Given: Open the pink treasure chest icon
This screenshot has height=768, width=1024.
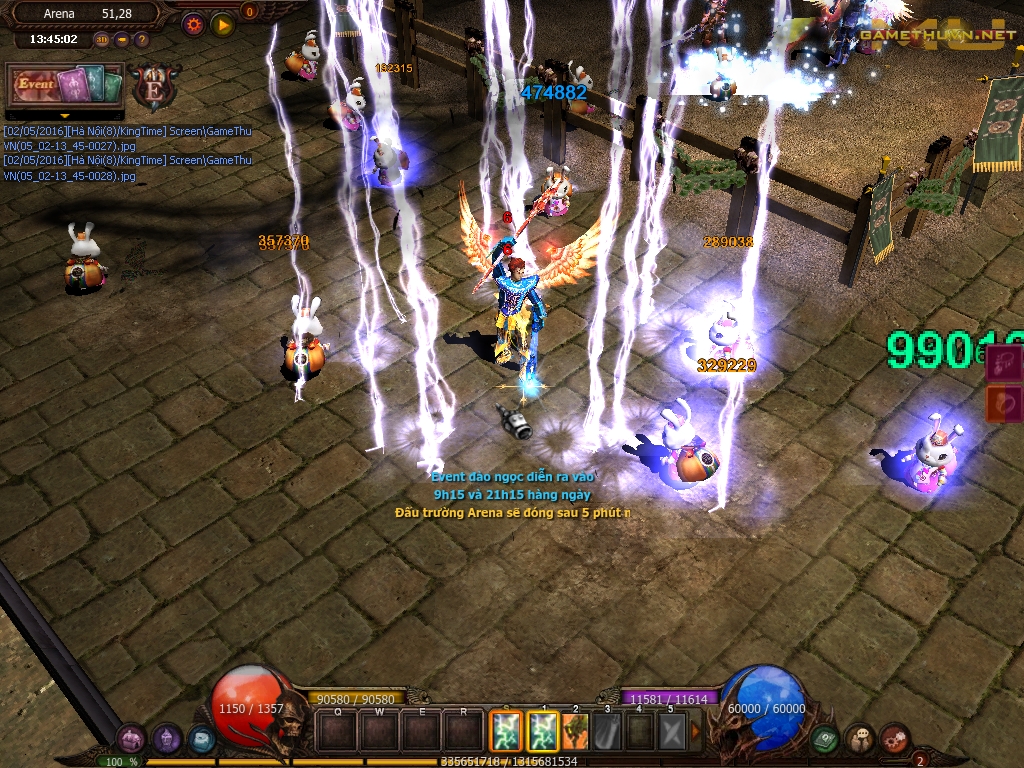Looking at the screenshot, I should point(132,739).
